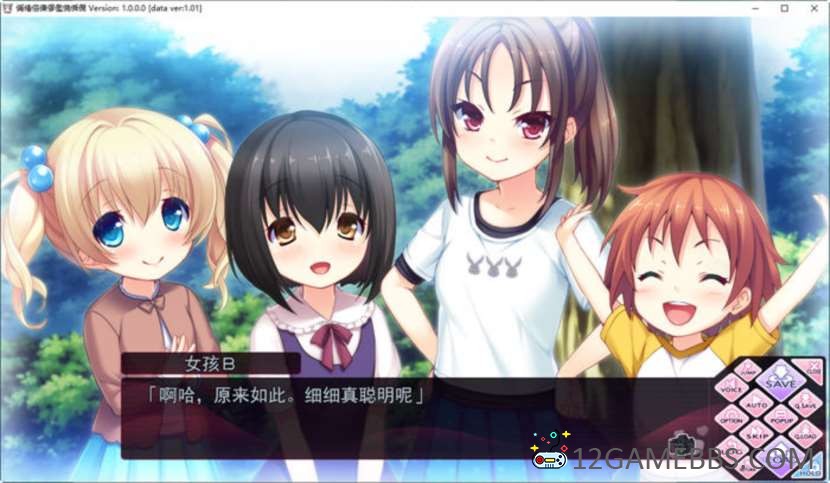830x483 pixels.
Task: Hide the text window with CLOSE
Action: [x=810, y=372]
